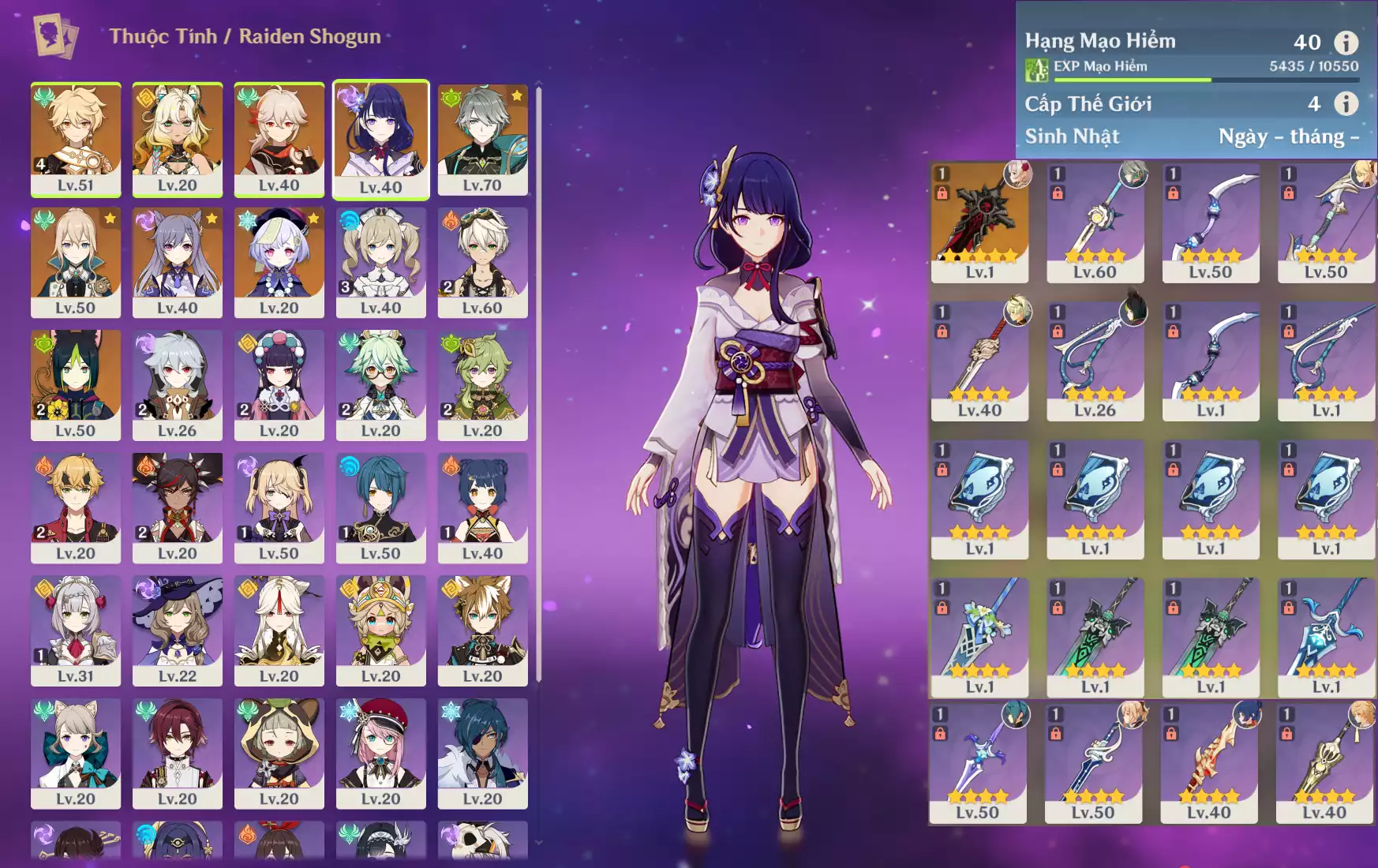Viewport: 1378px width, 868px height.
Task: Choose Noelle's Lv.31 character tile
Action: (x=76, y=630)
